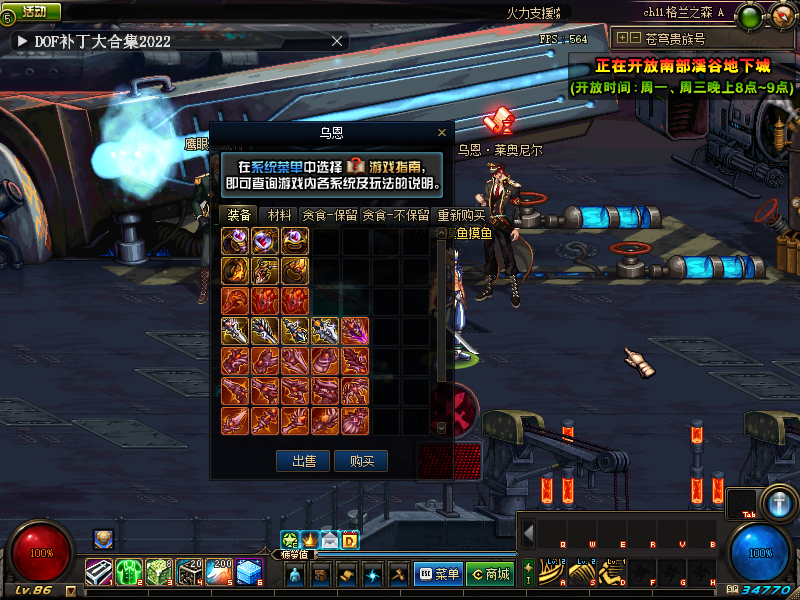The width and height of the screenshot is (800, 600).
Task: Open the compass icon at top-right corner
Action: (780, 14)
